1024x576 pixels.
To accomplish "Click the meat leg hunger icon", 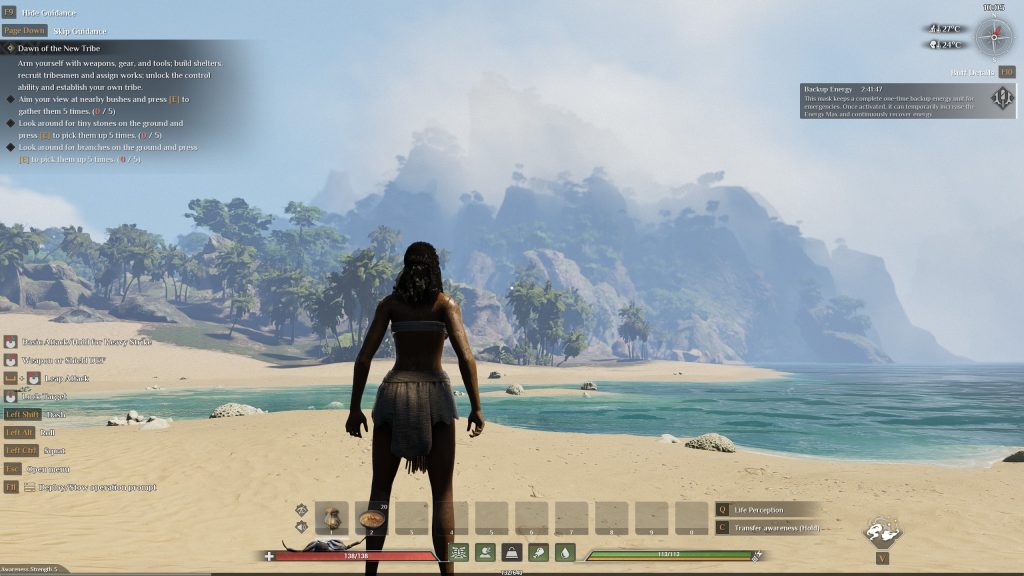I will 538,552.
